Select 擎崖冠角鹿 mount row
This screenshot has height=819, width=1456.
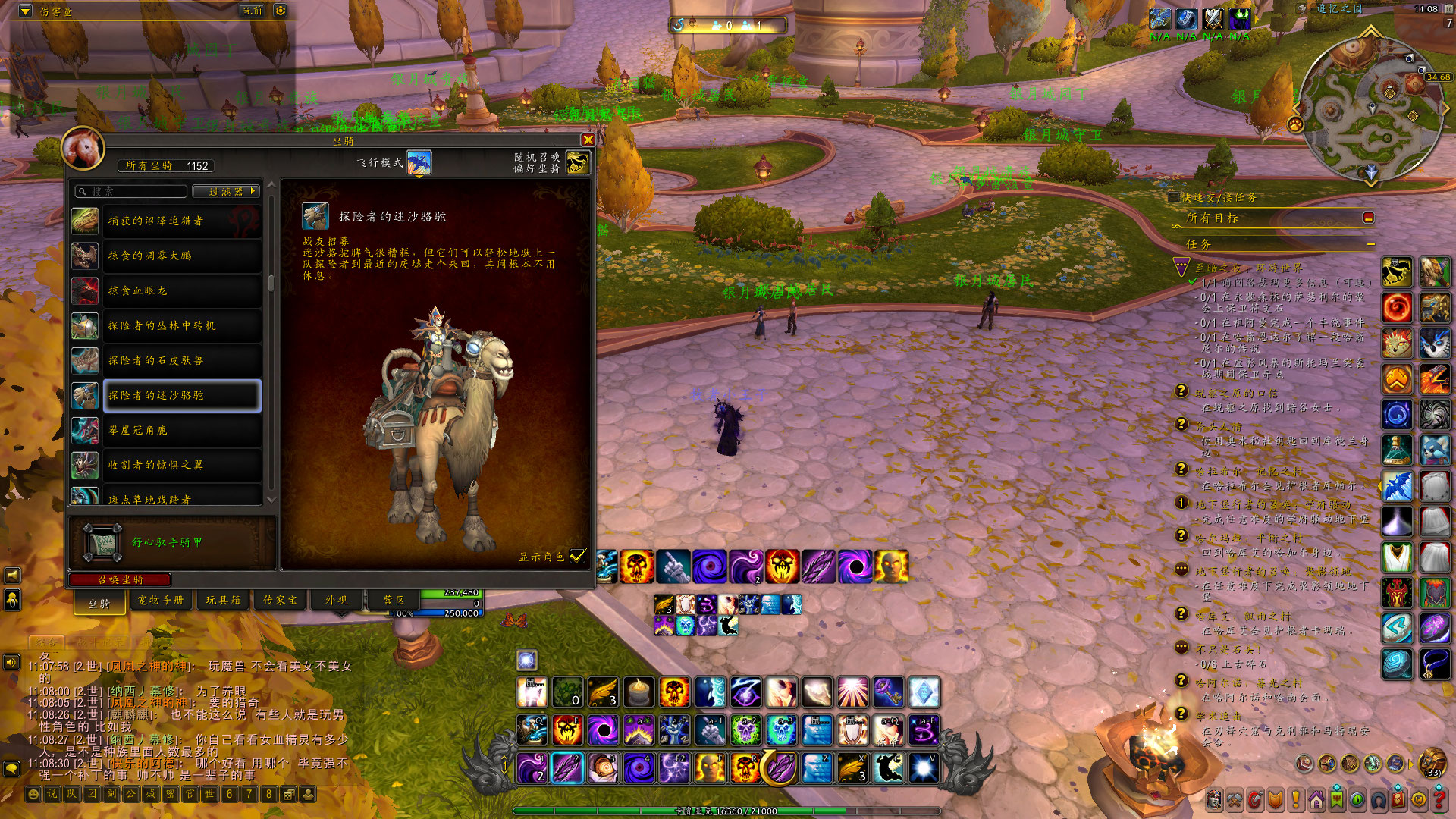pos(180,430)
